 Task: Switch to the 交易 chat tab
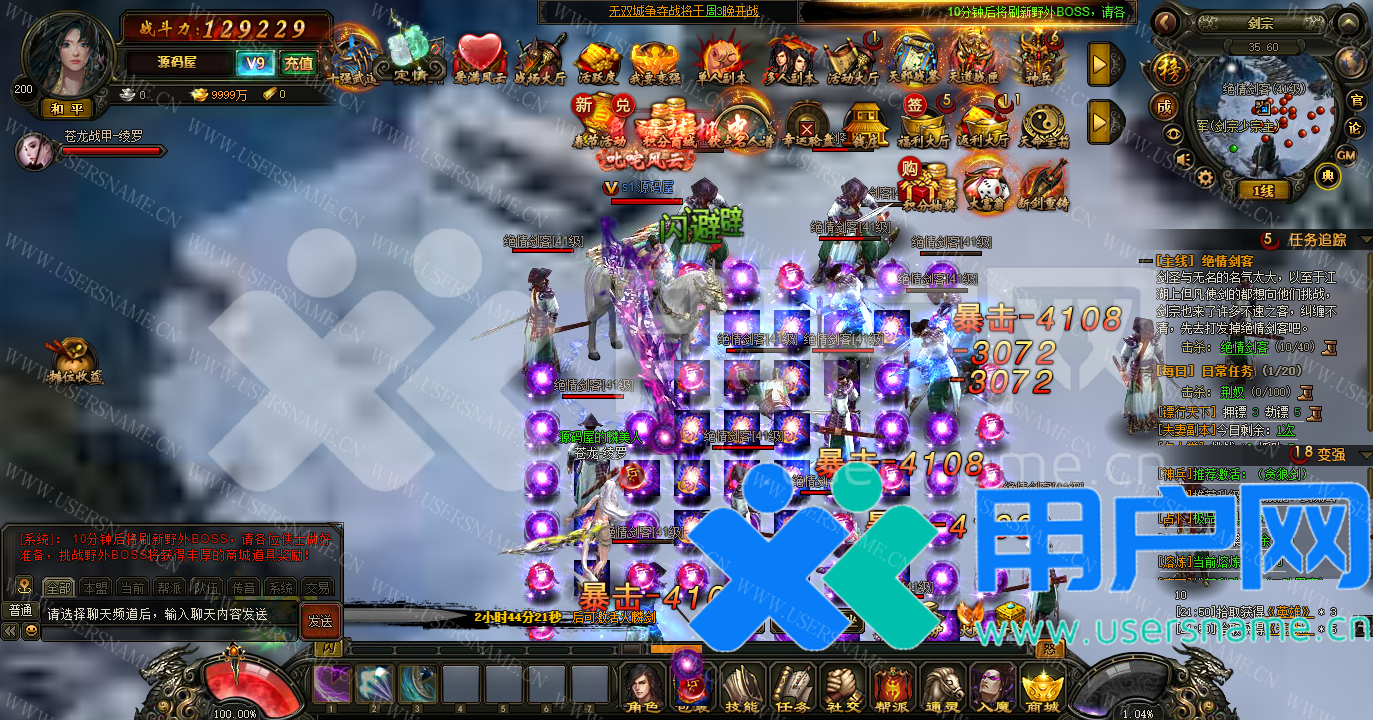pos(318,588)
